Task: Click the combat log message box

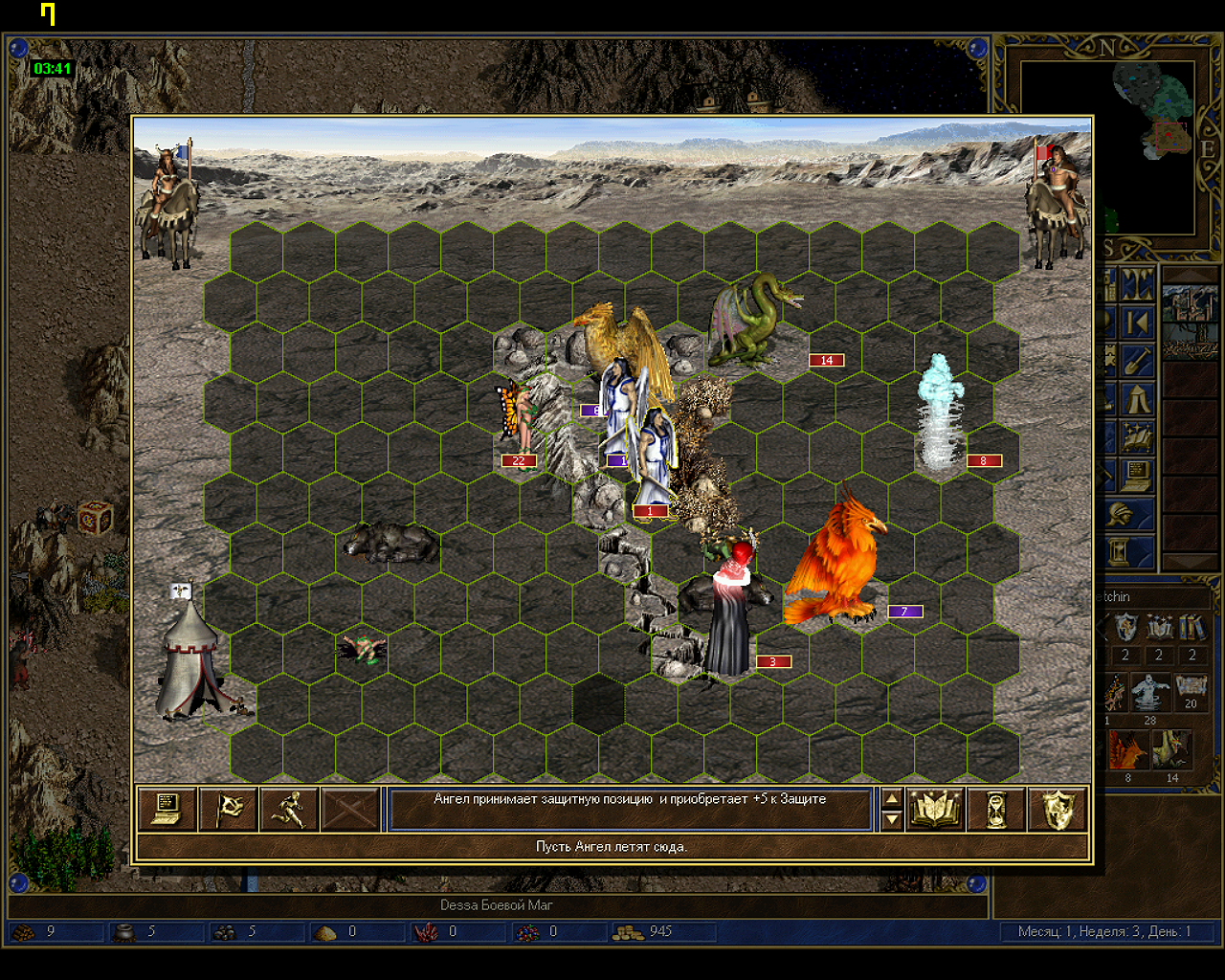Action: [630, 810]
